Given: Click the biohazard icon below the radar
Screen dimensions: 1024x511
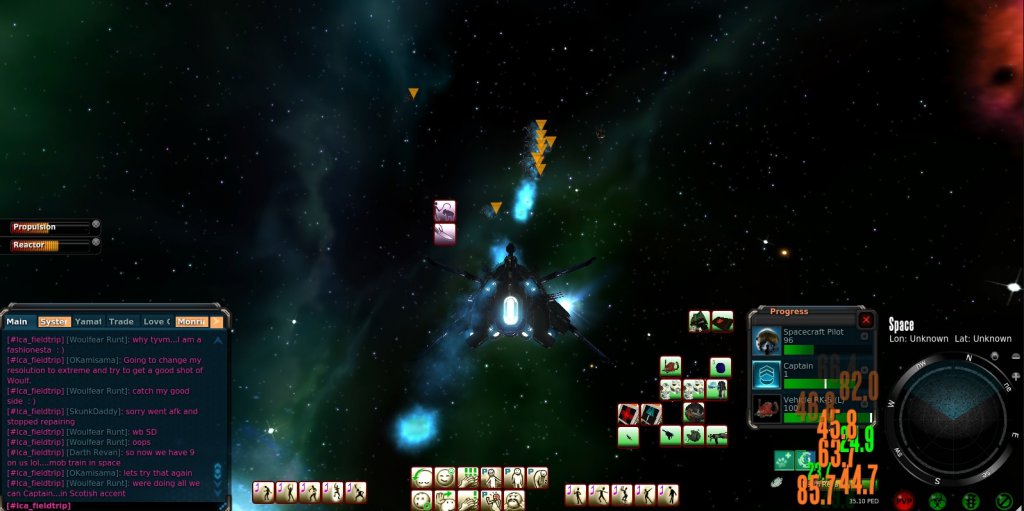Looking at the screenshot, I should pyautogui.click(x=938, y=500).
